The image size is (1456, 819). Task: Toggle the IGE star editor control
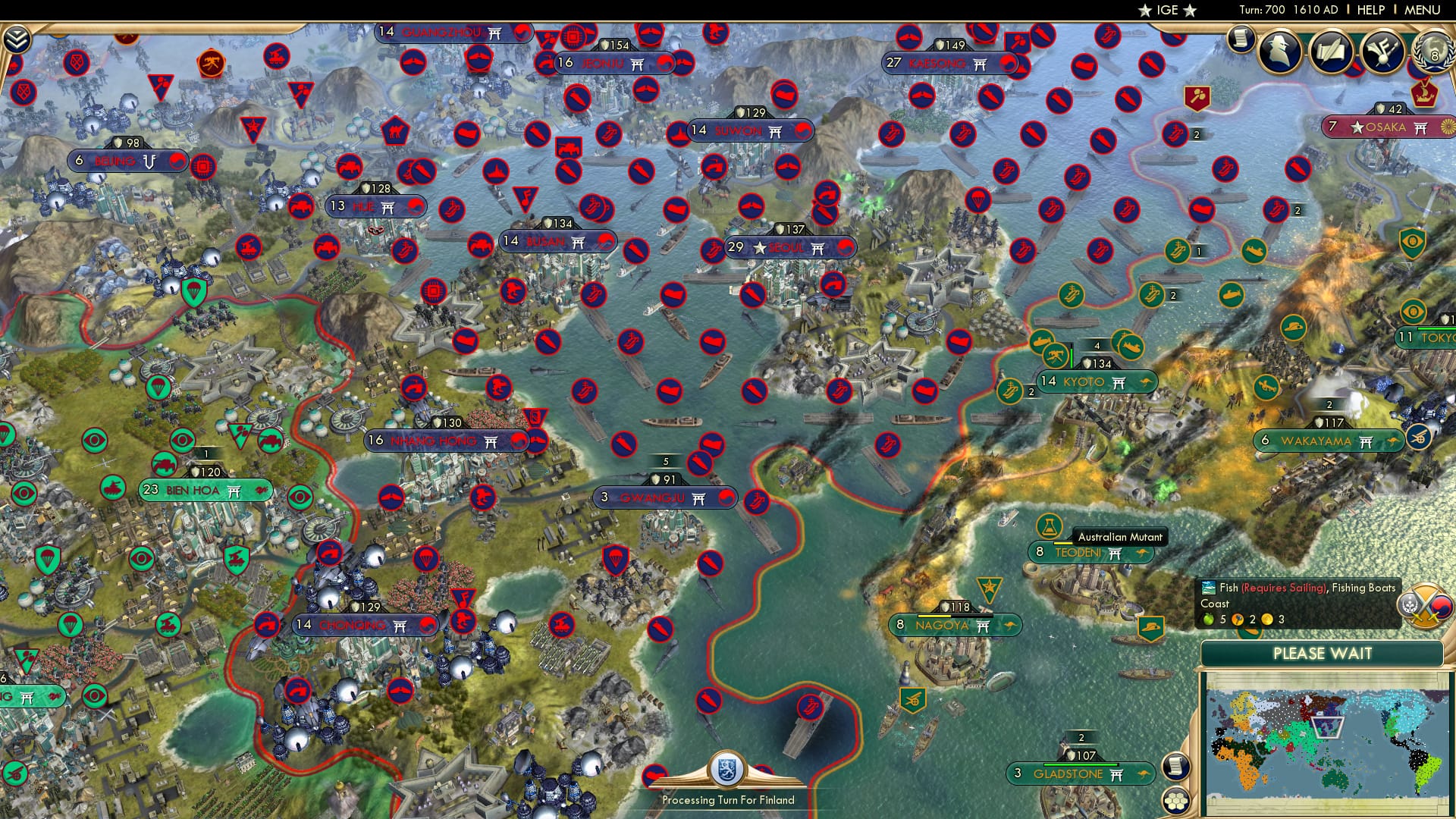click(1166, 11)
